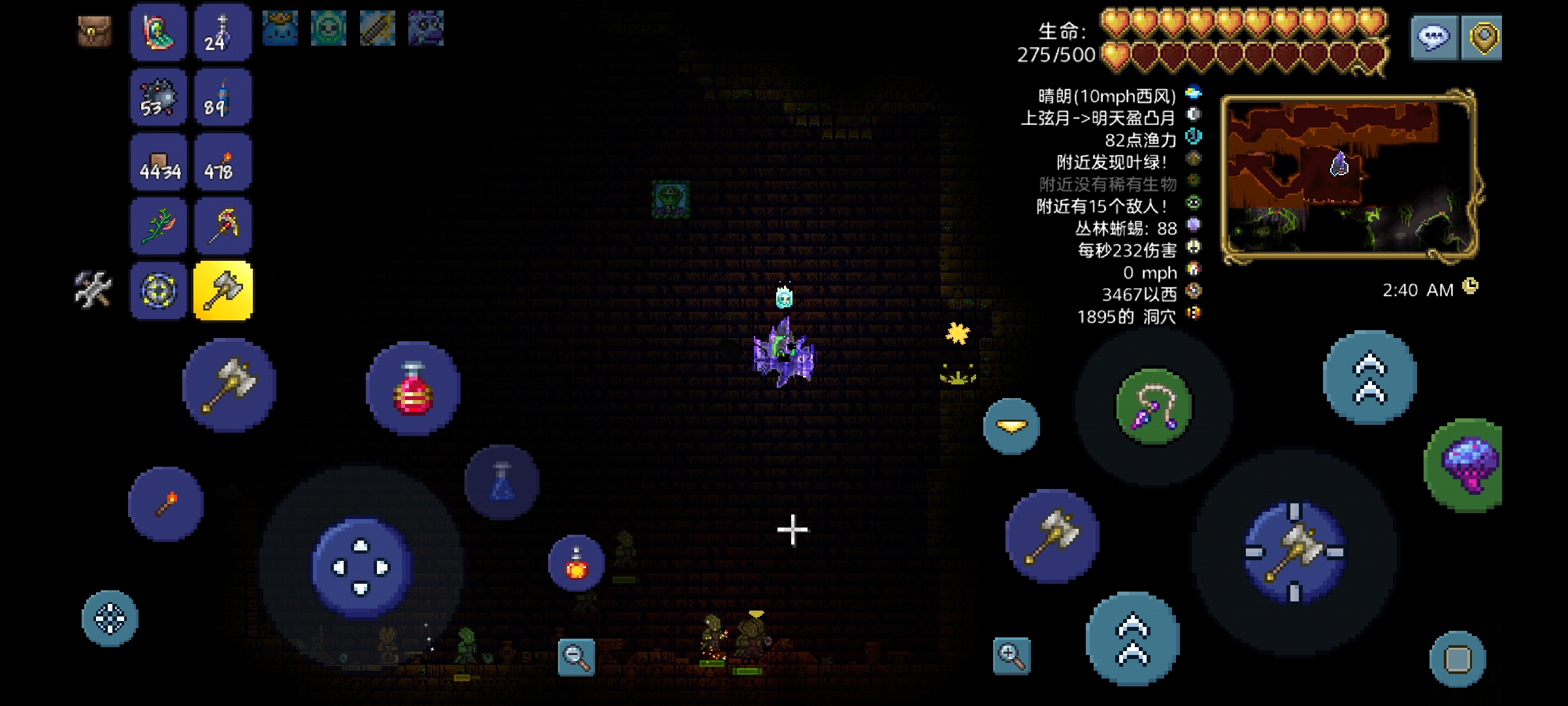Select the highlighted yellow hammer hotbar slot
The image size is (1568, 706).
(223, 290)
